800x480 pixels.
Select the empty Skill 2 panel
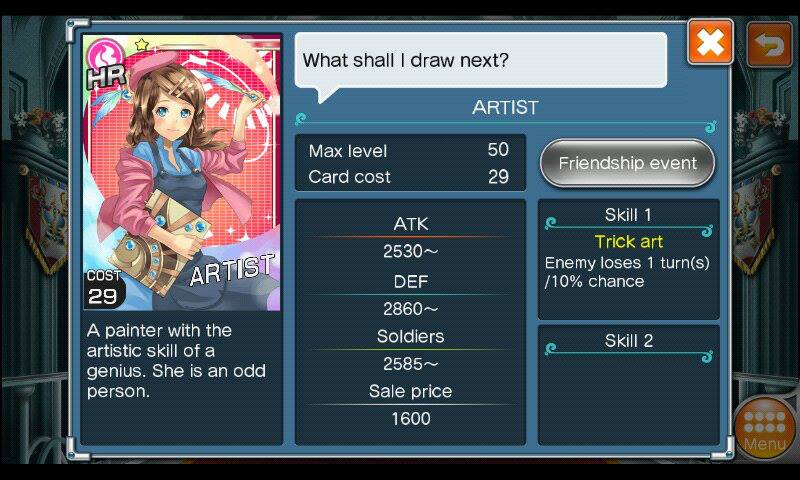pyautogui.click(x=628, y=383)
